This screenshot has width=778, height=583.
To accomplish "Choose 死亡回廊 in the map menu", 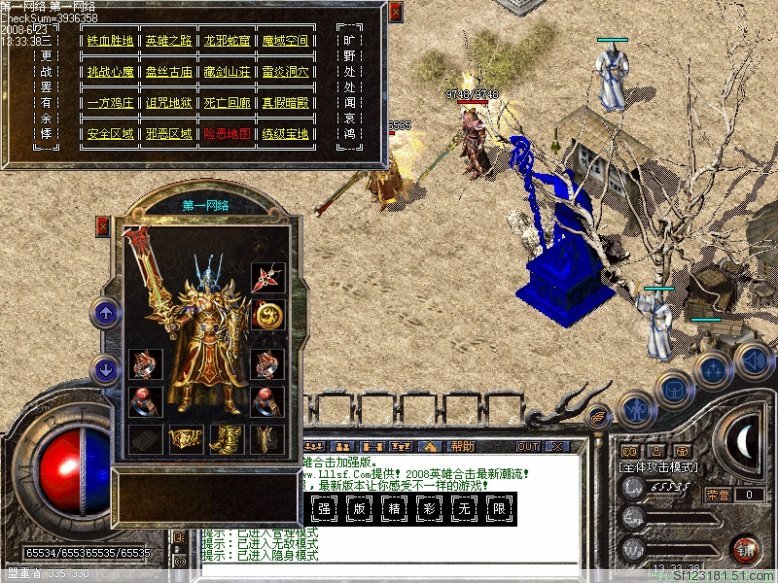I will 228,103.
